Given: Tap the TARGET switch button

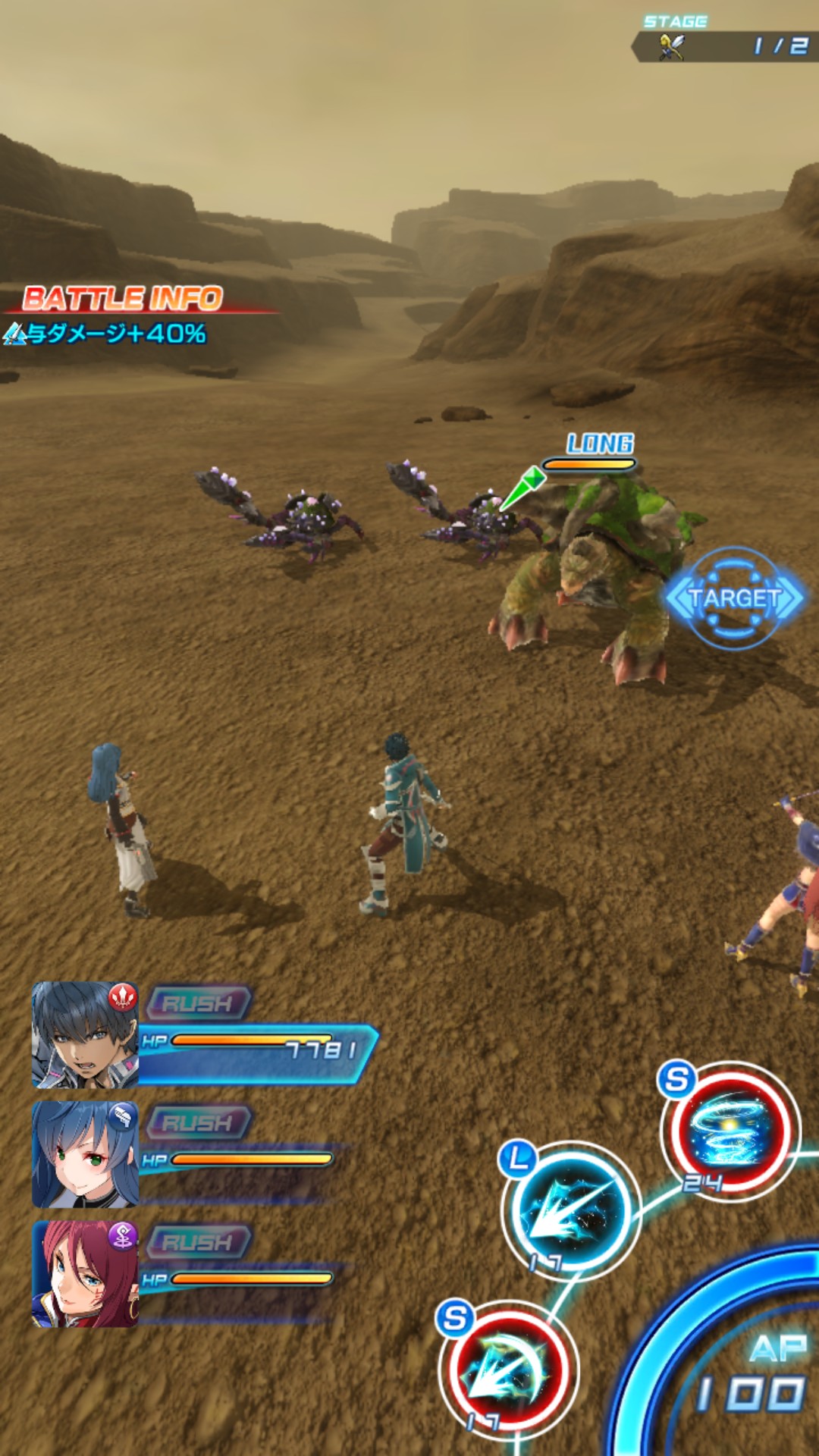Looking at the screenshot, I should coord(733,598).
